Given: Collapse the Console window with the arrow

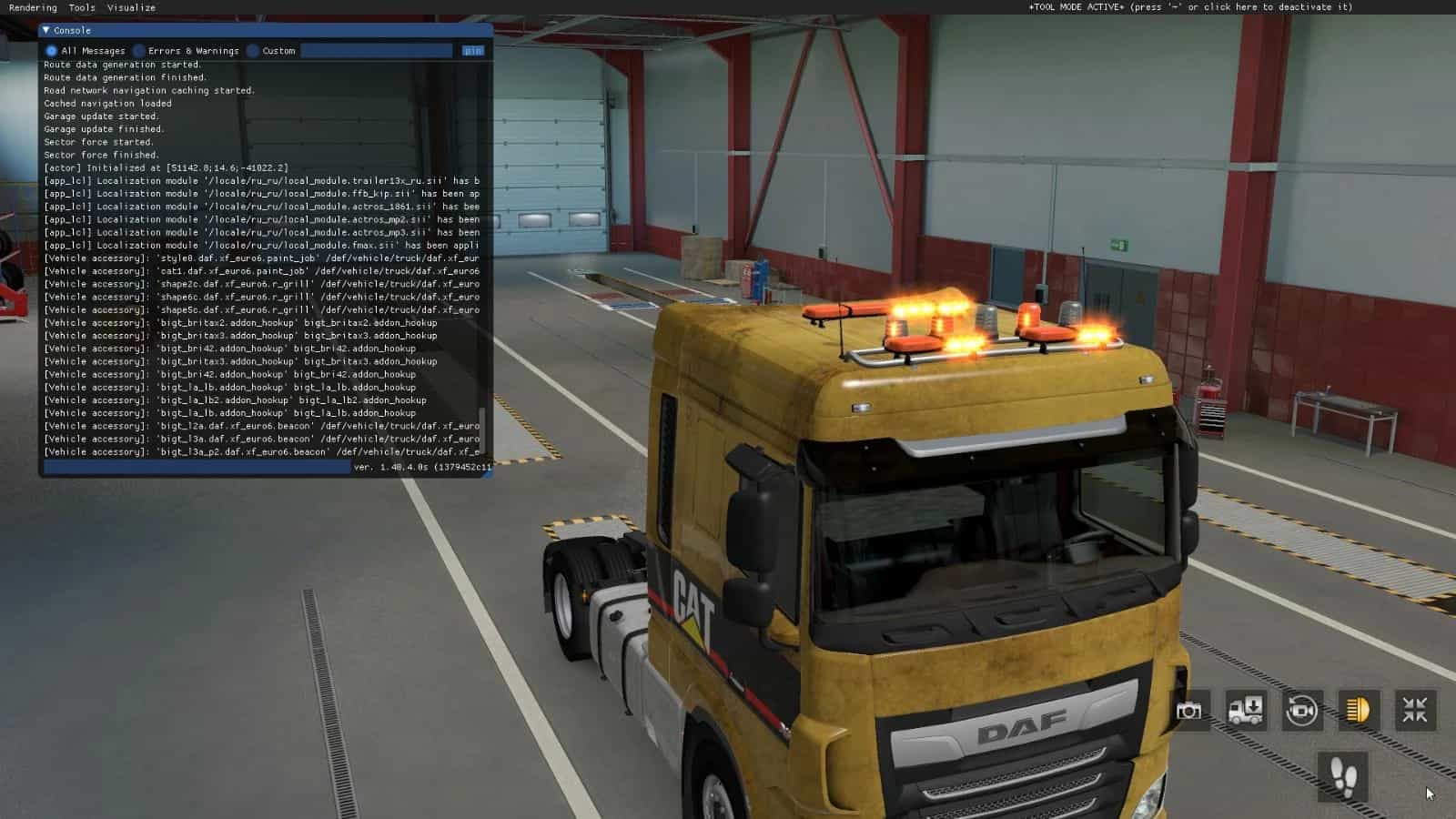Looking at the screenshot, I should click(46, 30).
